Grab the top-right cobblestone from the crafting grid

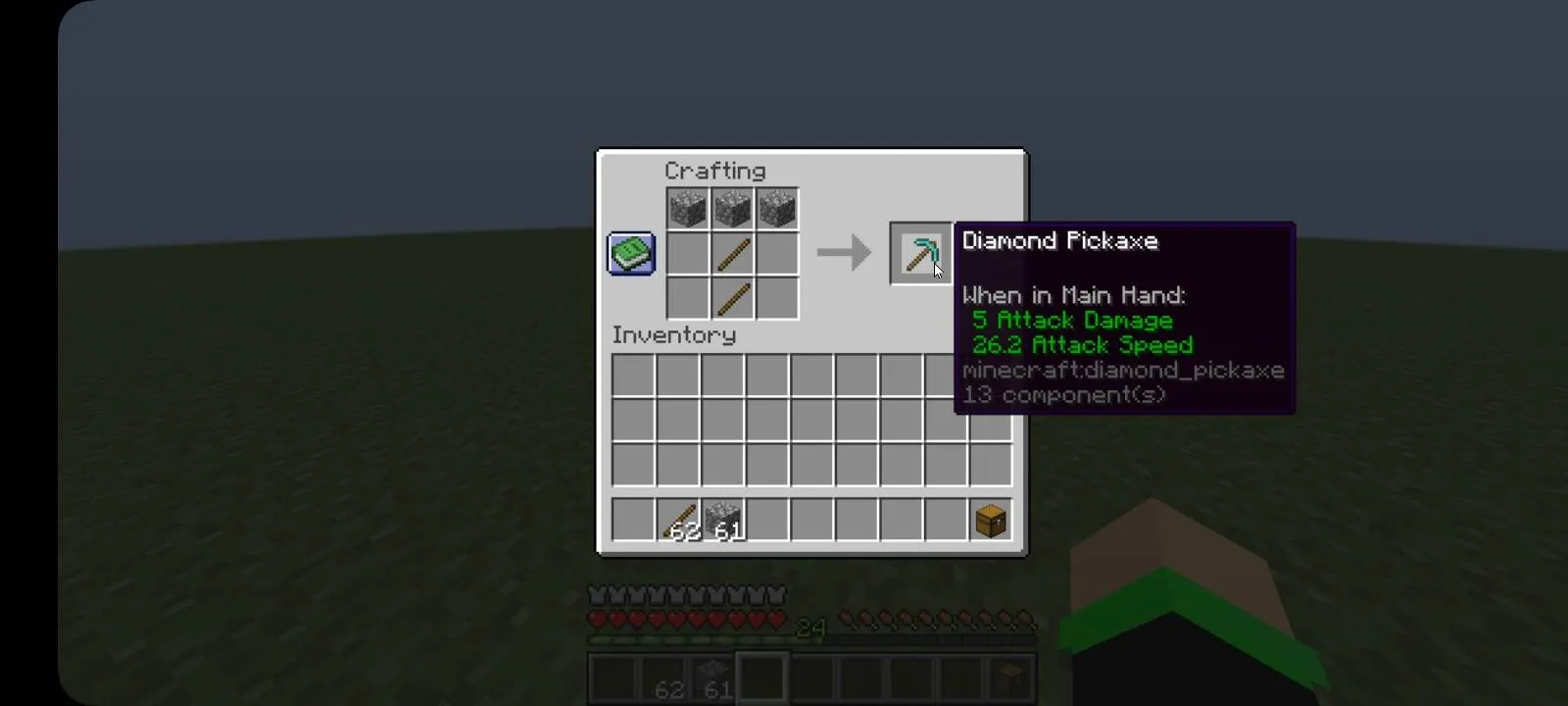pos(776,207)
